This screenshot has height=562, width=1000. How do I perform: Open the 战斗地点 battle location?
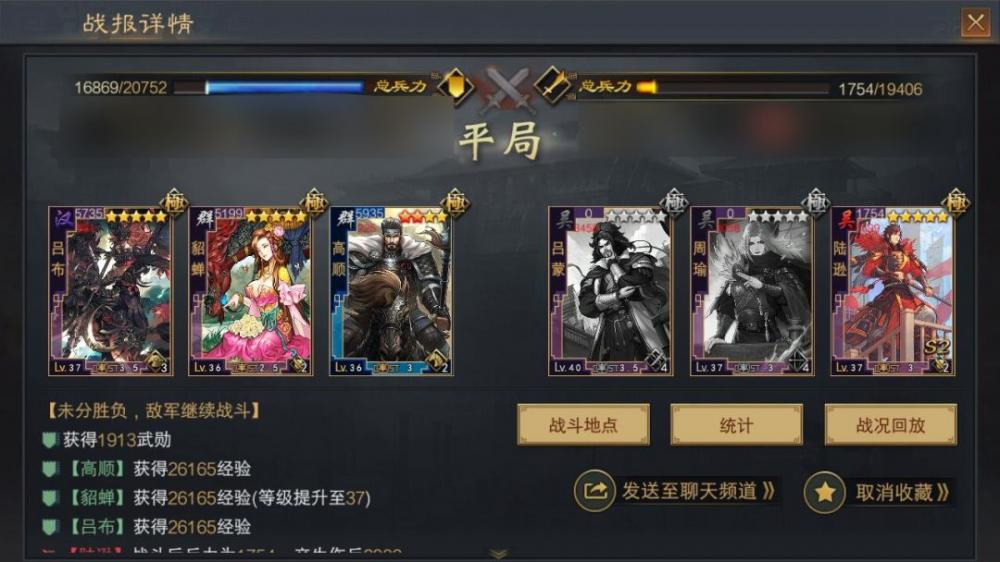click(x=583, y=425)
